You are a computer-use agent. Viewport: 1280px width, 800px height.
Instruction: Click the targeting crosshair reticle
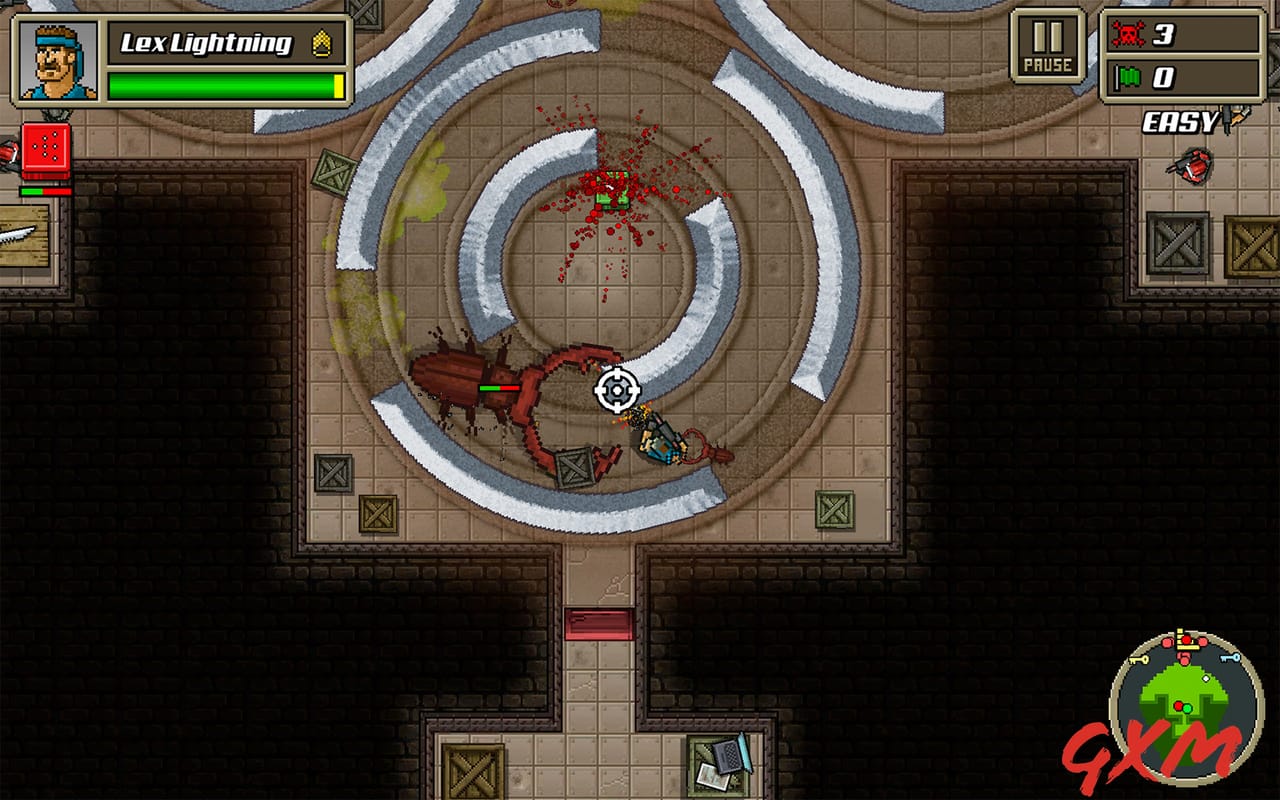pyautogui.click(x=616, y=390)
